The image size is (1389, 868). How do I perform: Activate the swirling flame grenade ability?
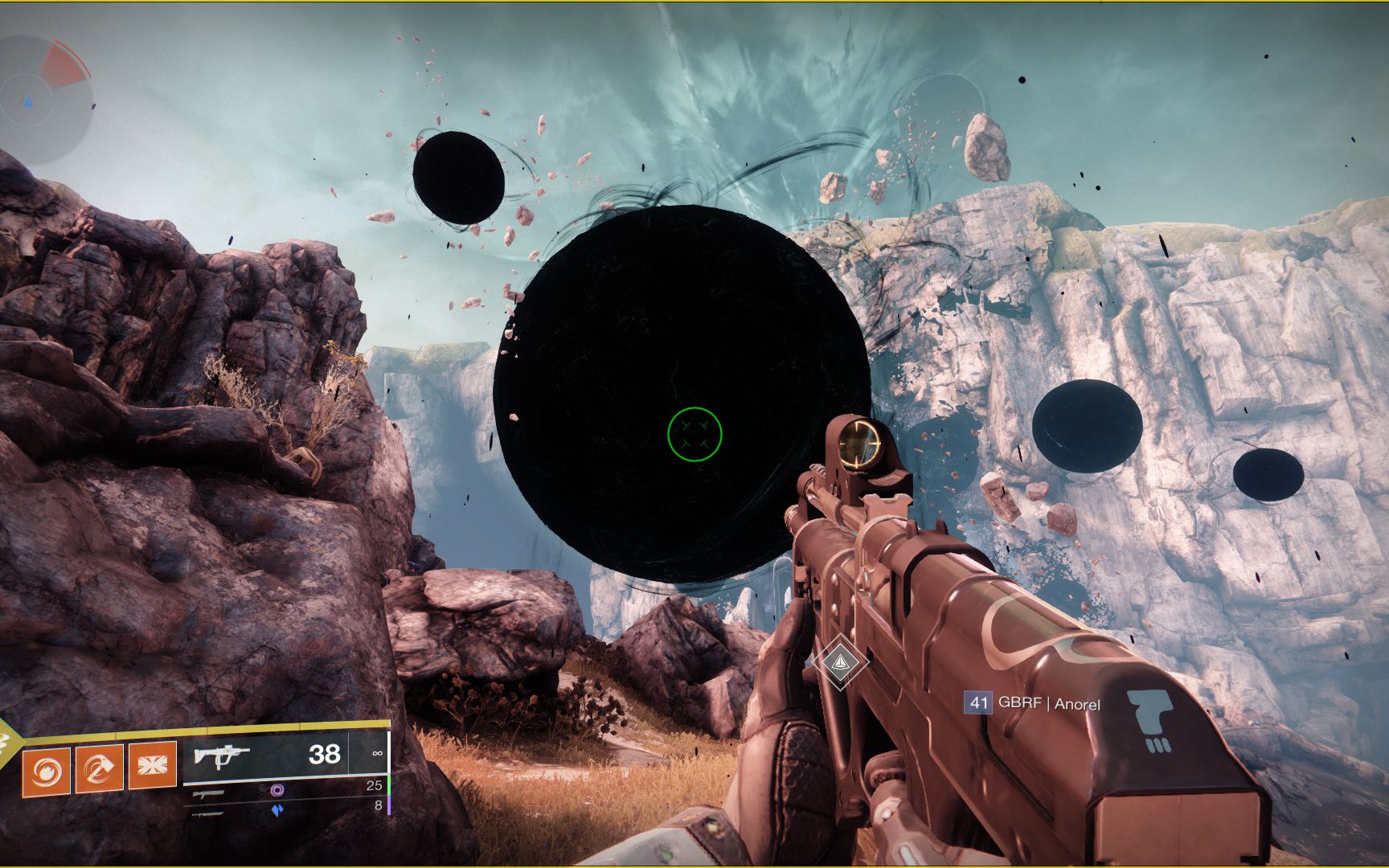tap(47, 770)
